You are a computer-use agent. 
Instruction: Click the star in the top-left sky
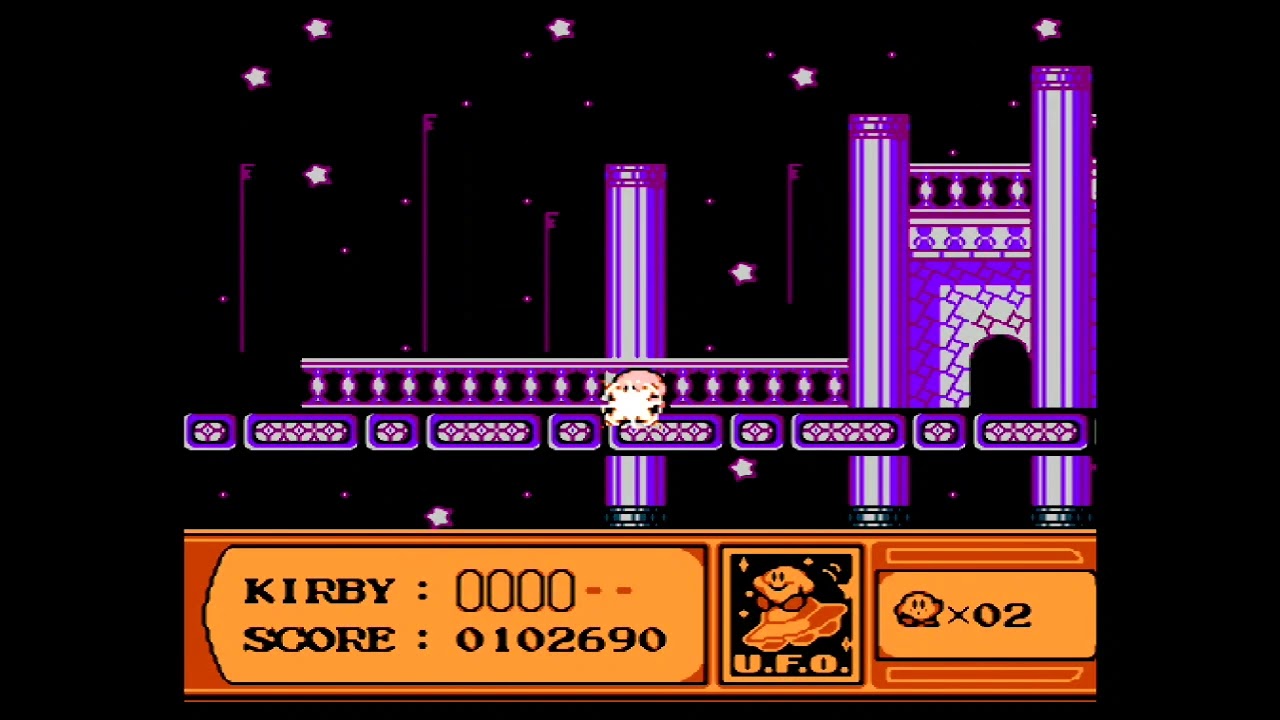coord(256,77)
